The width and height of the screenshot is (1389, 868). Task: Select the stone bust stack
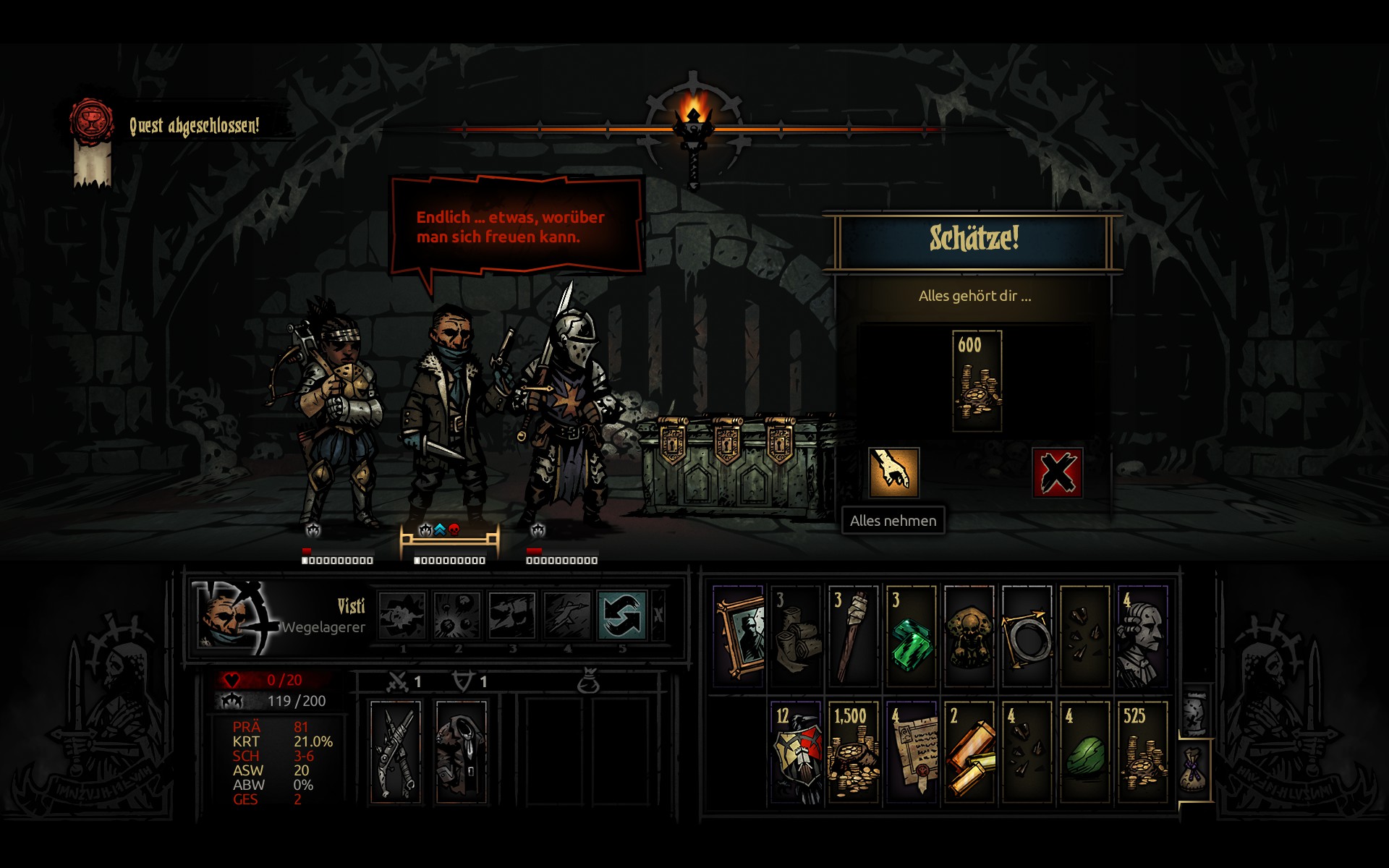pyautogui.click(x=1142, y=637)
